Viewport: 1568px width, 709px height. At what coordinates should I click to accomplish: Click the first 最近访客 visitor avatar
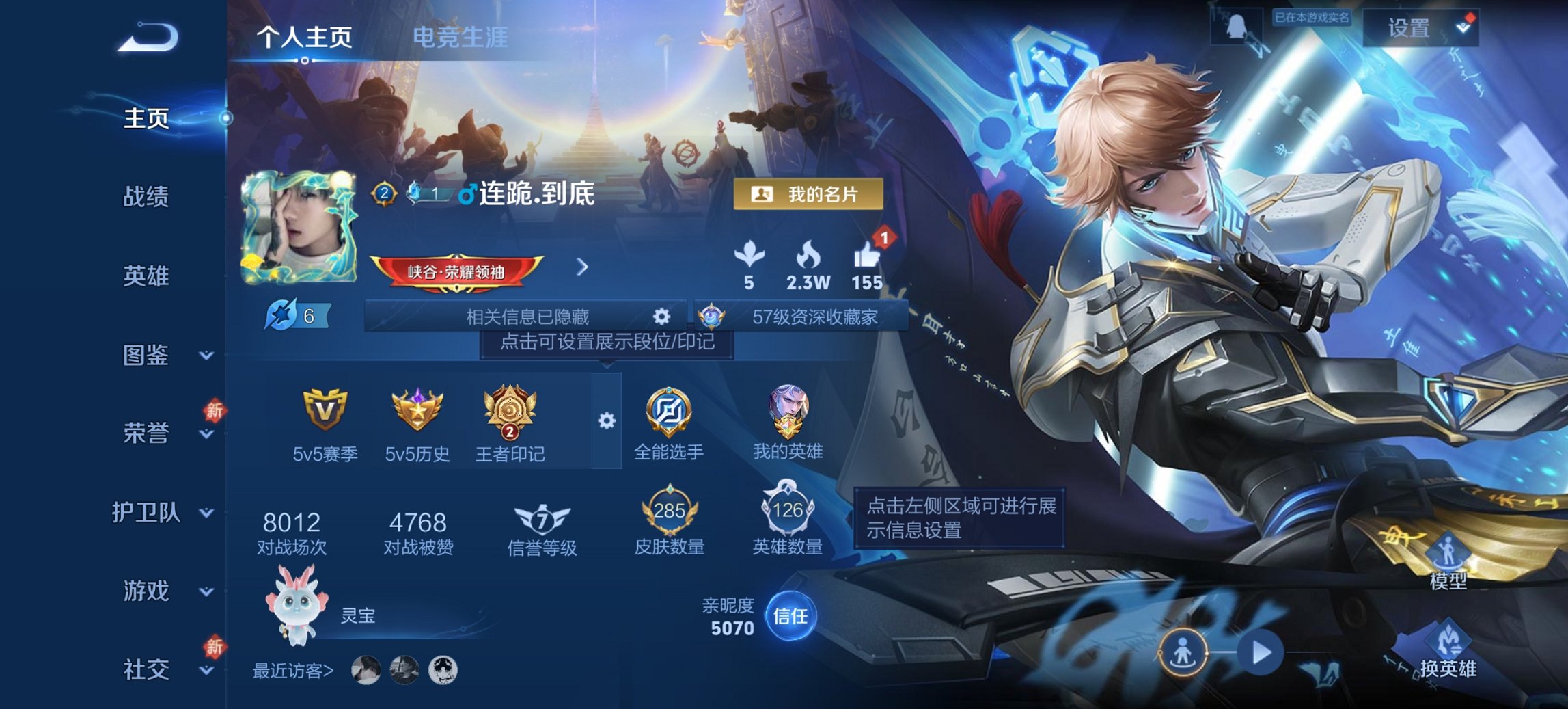366,672
